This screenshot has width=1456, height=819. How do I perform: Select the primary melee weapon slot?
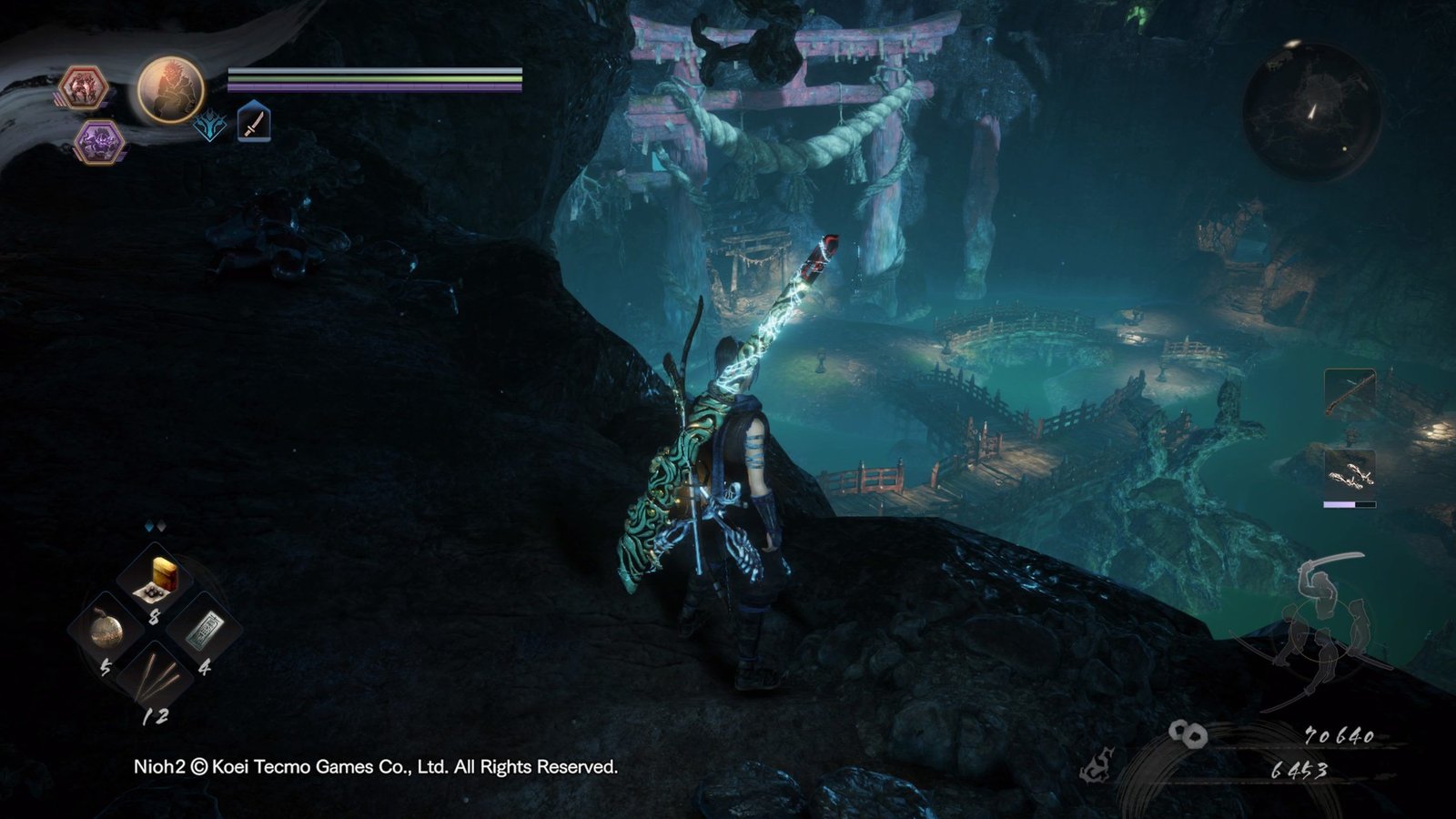tap(1350, 392)
